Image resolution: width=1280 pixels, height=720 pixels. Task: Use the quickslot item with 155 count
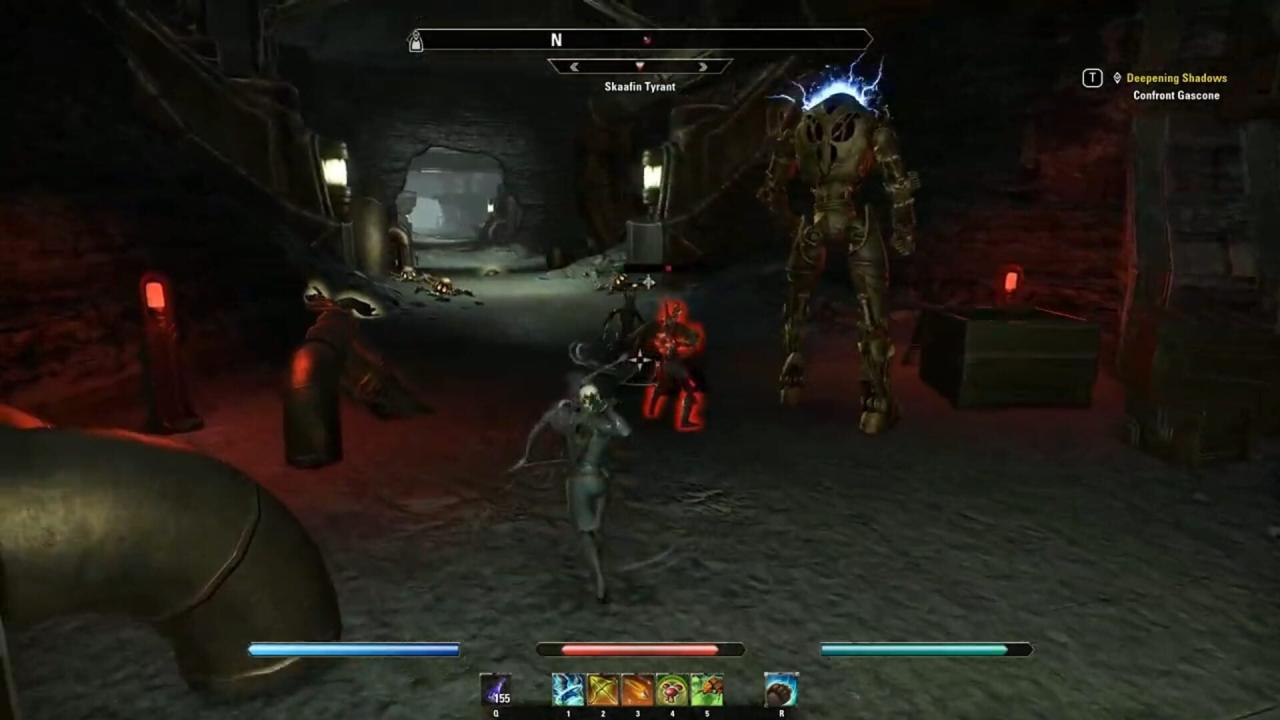(x=496, y=690)
